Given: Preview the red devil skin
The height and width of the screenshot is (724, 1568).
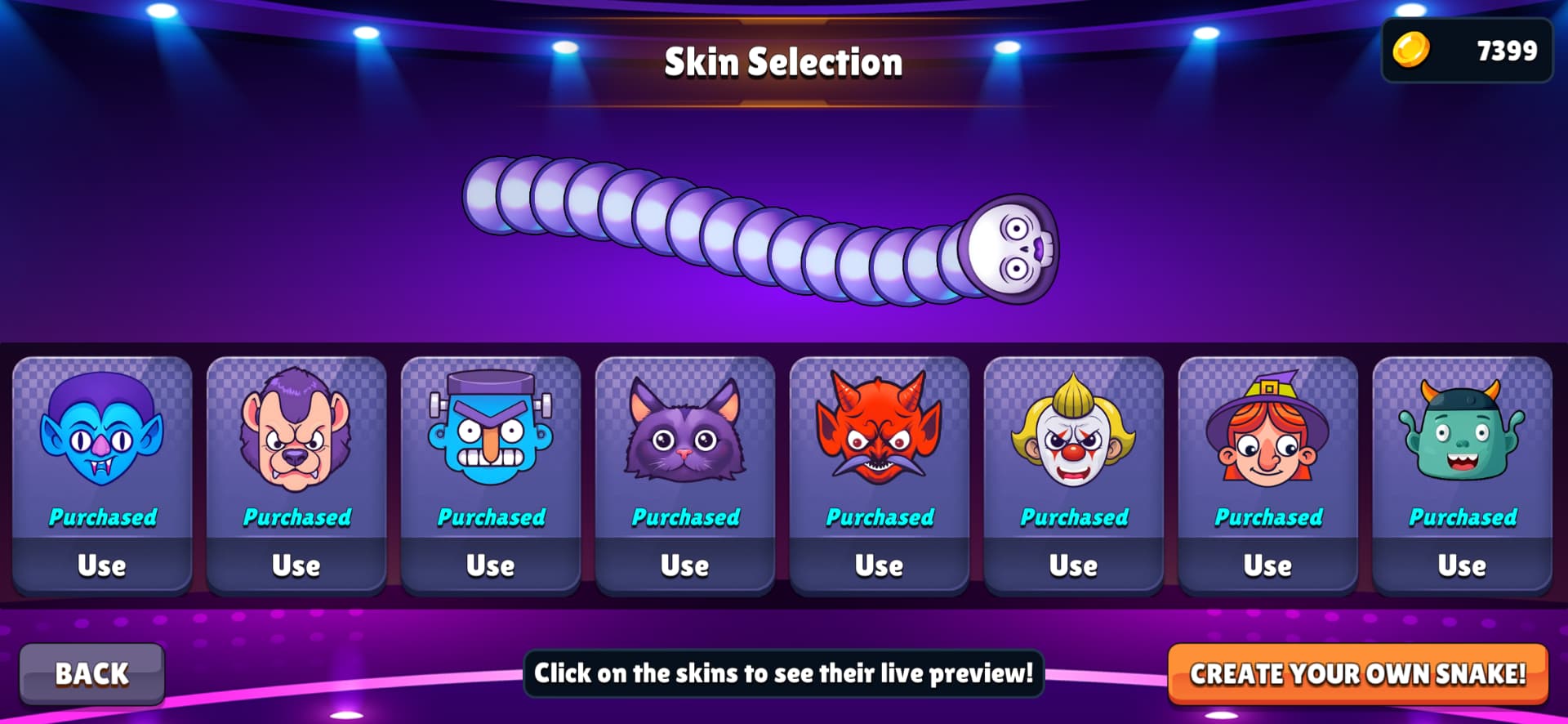Looking at the screenshot, I should (x=880, y=430).
